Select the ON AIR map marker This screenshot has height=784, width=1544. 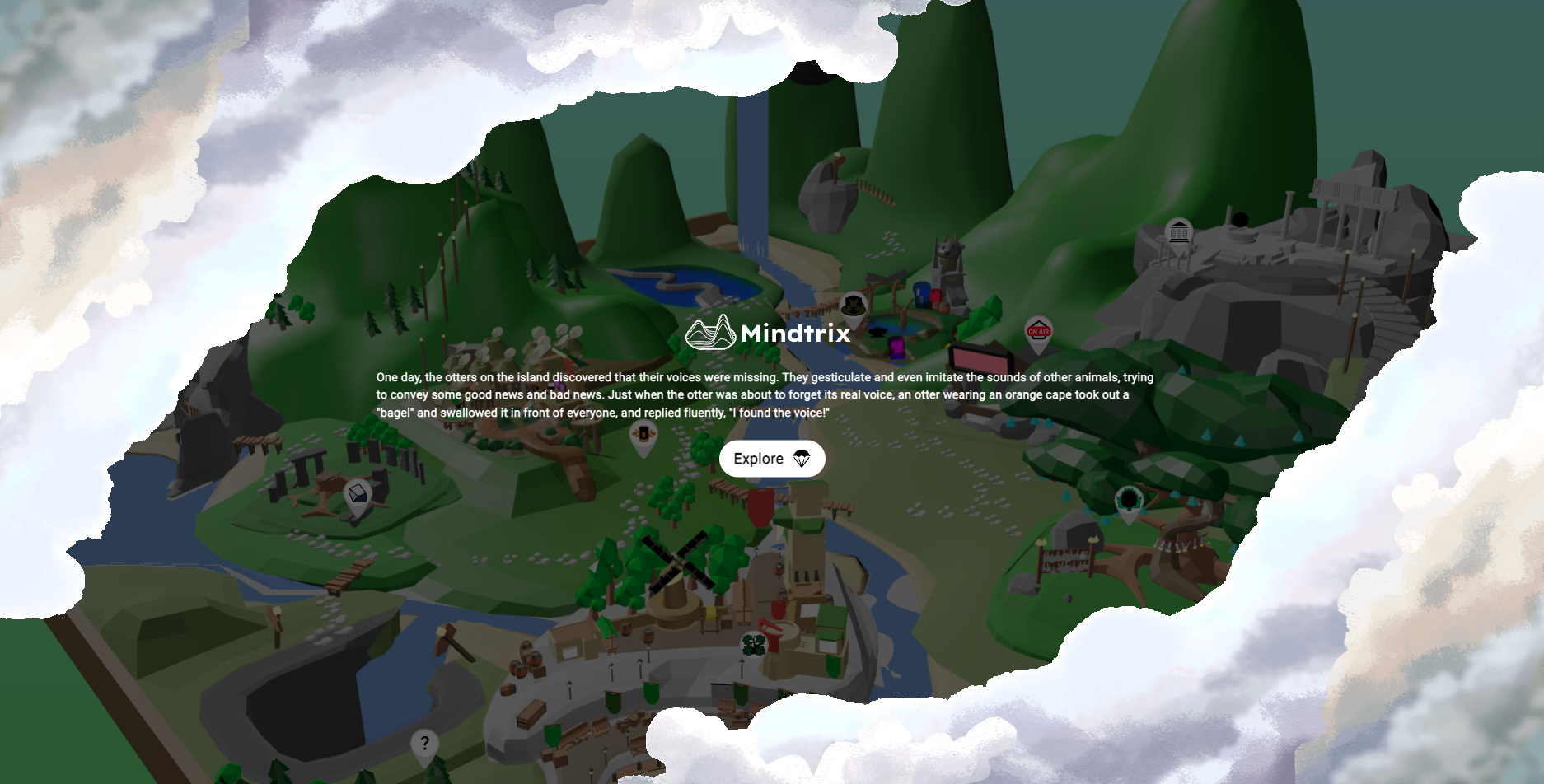[1038, 332]
